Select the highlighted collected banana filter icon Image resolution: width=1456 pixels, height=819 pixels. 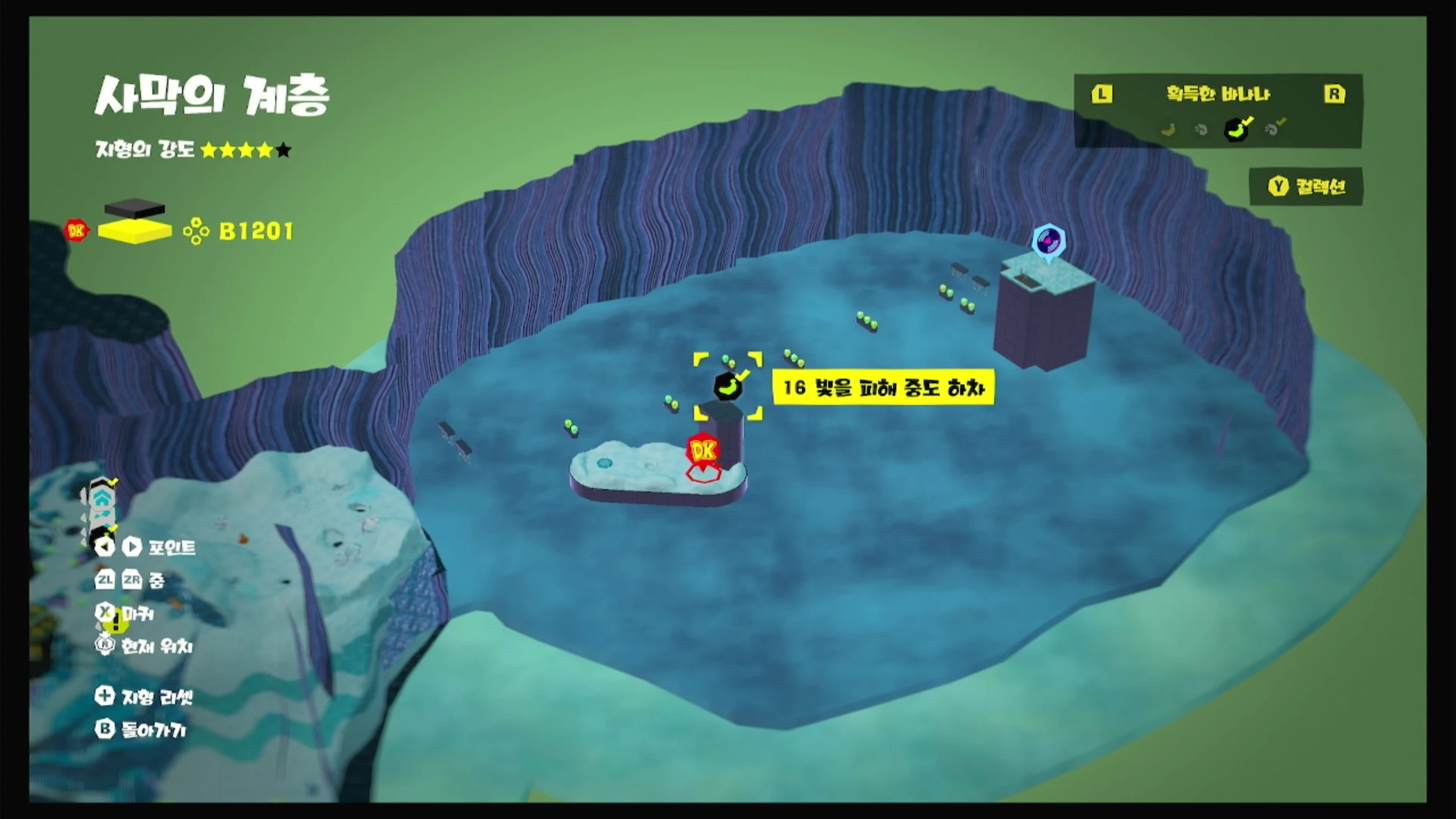click(x=1236, y=129)
